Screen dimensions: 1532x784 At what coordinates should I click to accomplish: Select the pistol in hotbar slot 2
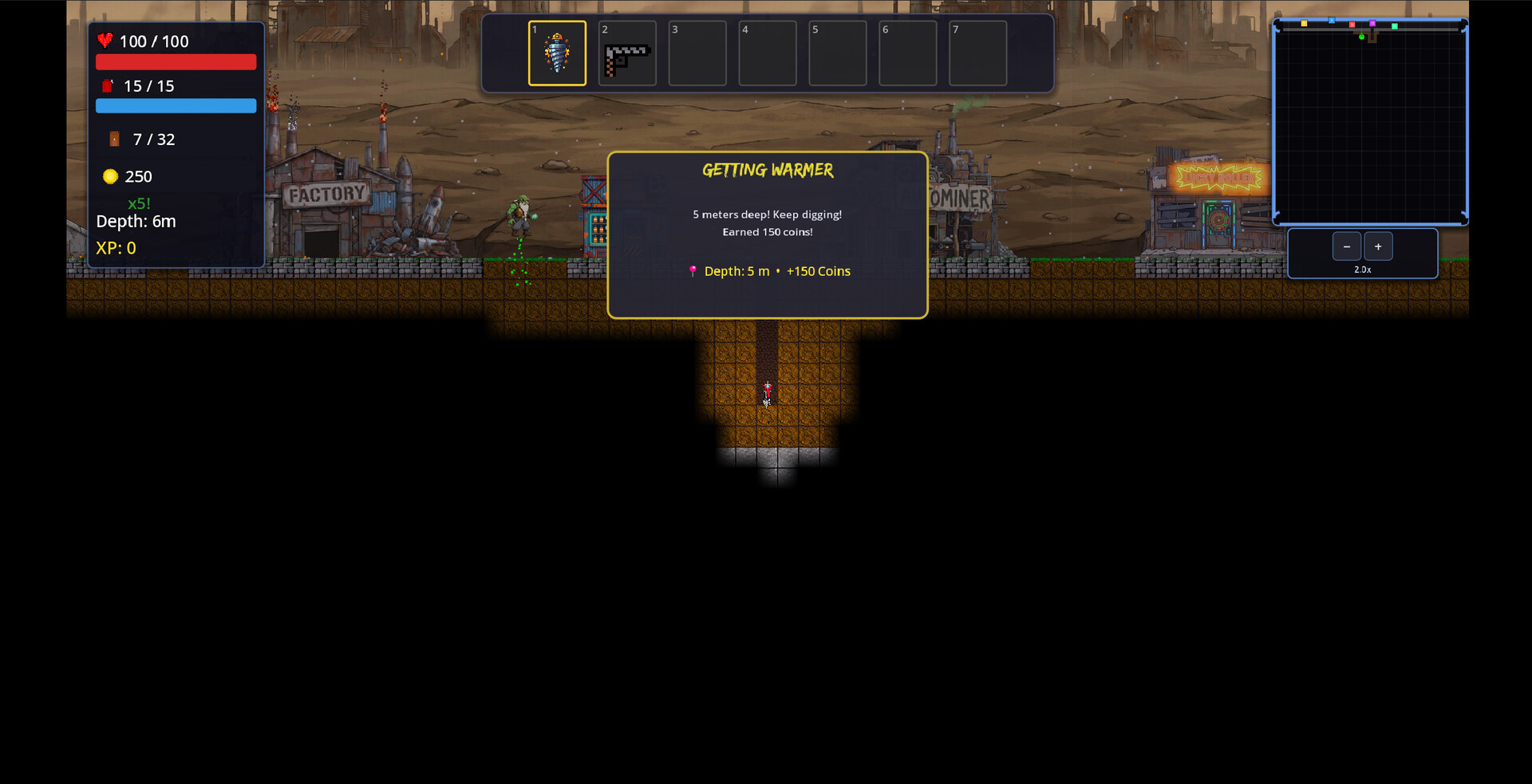click(627, 53)
